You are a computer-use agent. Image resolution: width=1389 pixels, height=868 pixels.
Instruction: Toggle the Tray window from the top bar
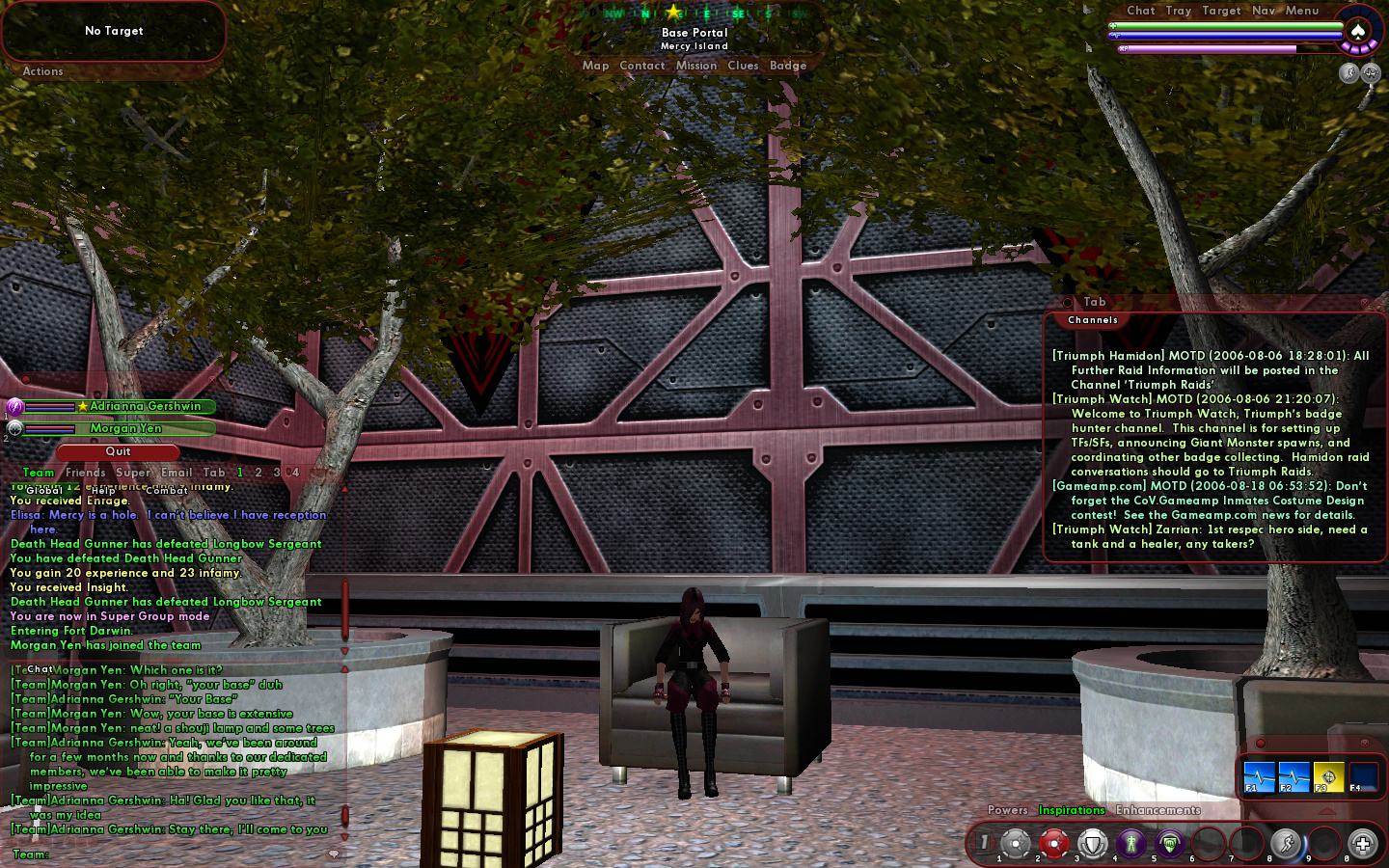[x=1178, y=11]
